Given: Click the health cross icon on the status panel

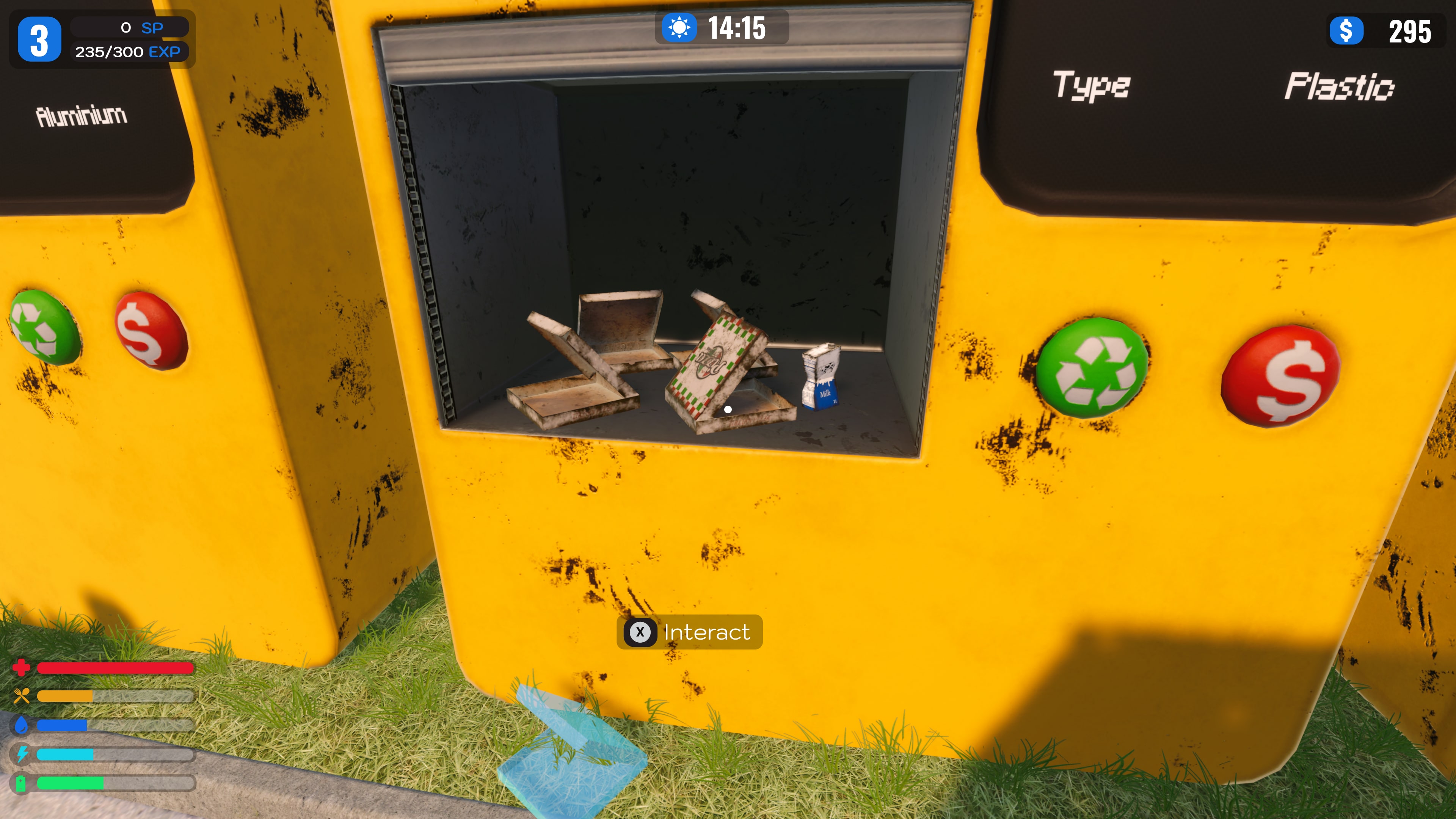Looking at the screenshot, I should 22,667.
